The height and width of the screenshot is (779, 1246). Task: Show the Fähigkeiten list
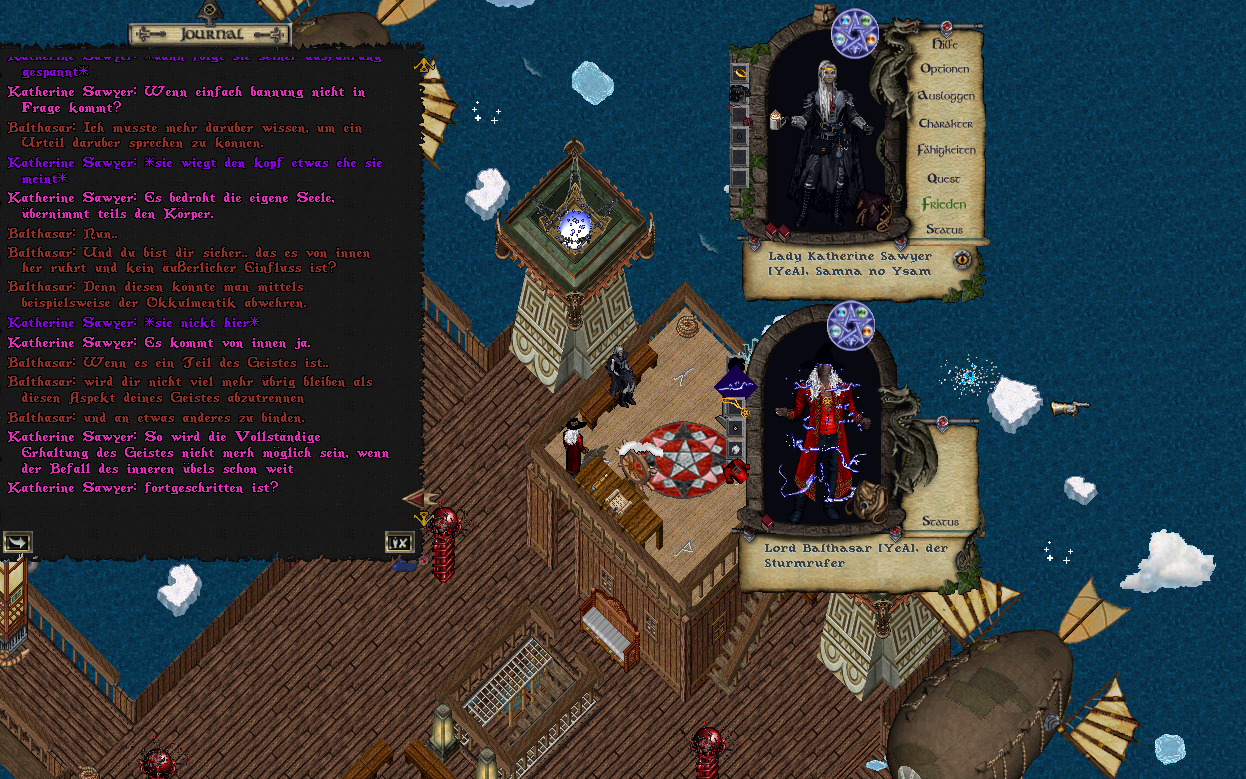coord(945,150)
